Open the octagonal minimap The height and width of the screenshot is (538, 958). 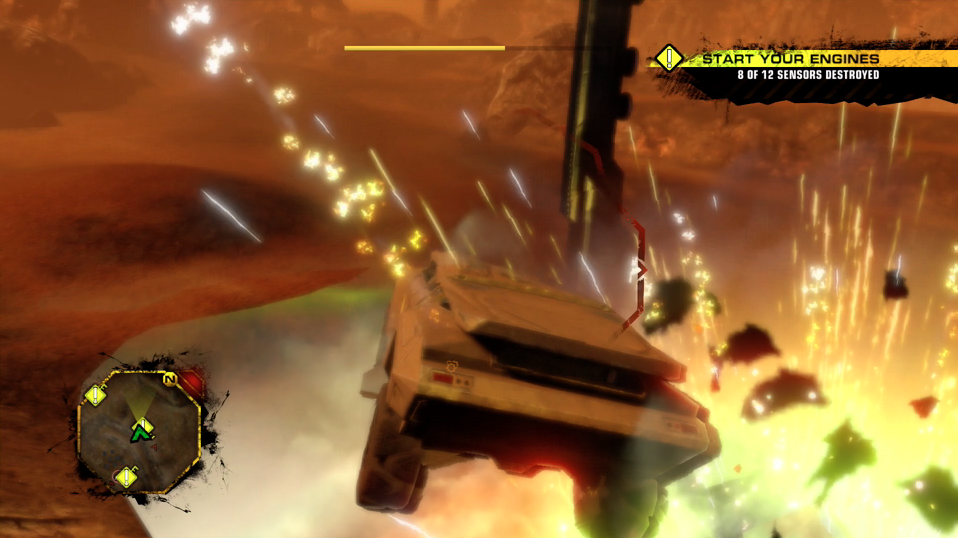(139, 430)
